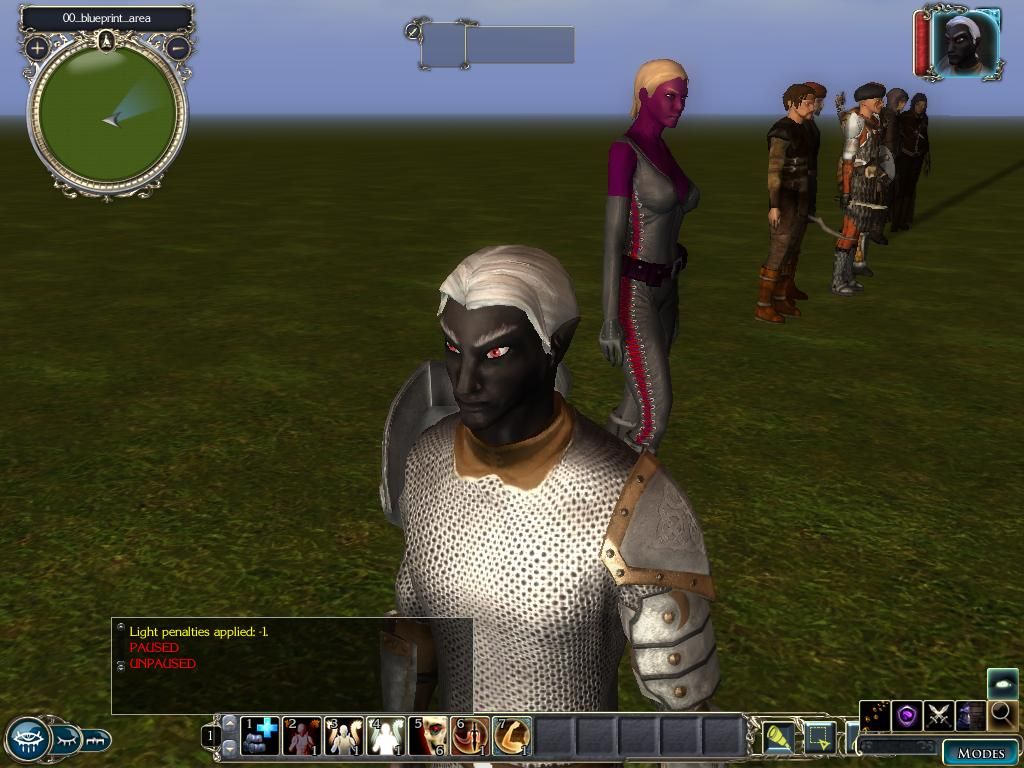Screen dimensions: 1024x768
Task: Toggle the crossed swords combat mode
Action: click(938, 715)
